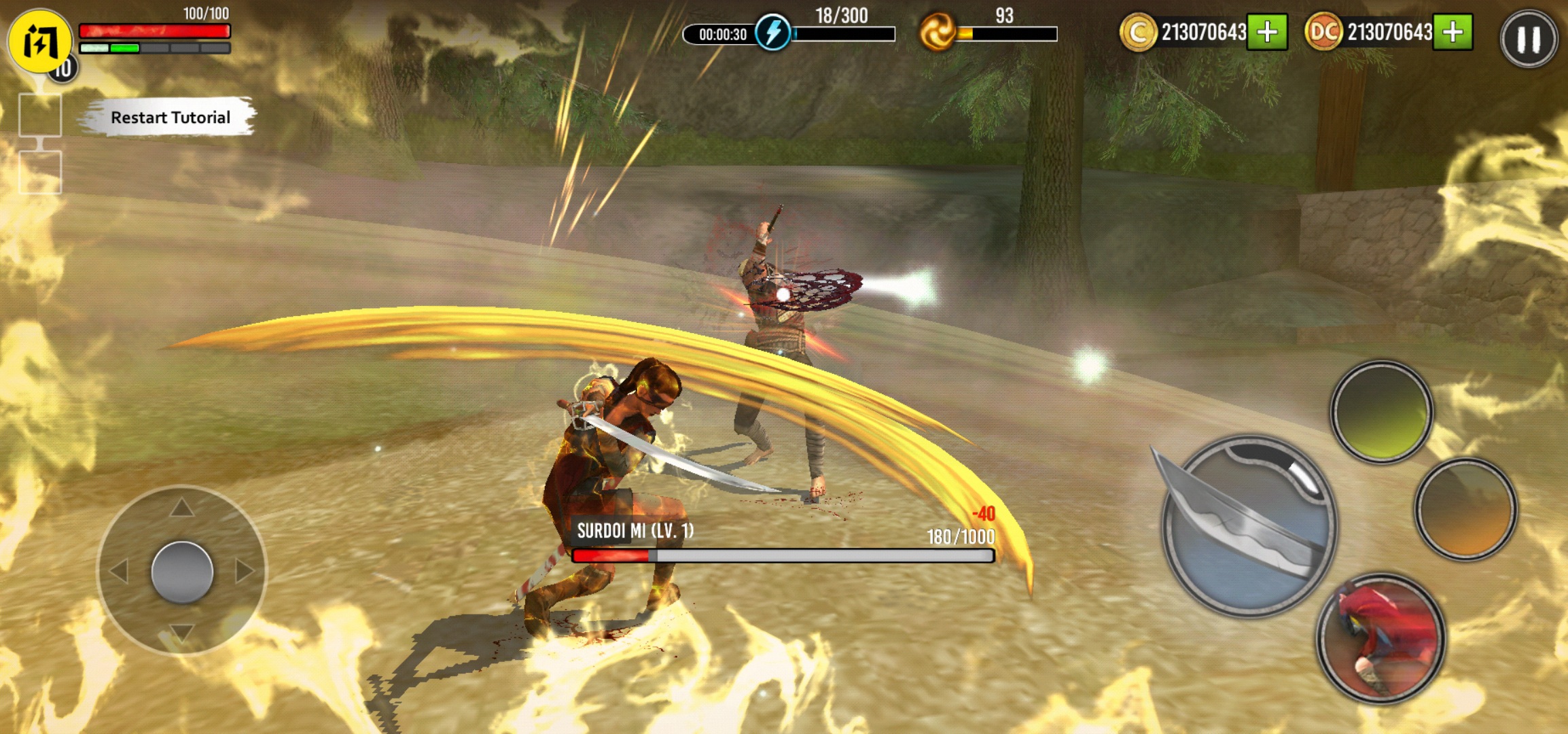Image resolution: width=1568 pixels, height=734 pixels.
Task: Pause the game
Action: click(1529, 39)
